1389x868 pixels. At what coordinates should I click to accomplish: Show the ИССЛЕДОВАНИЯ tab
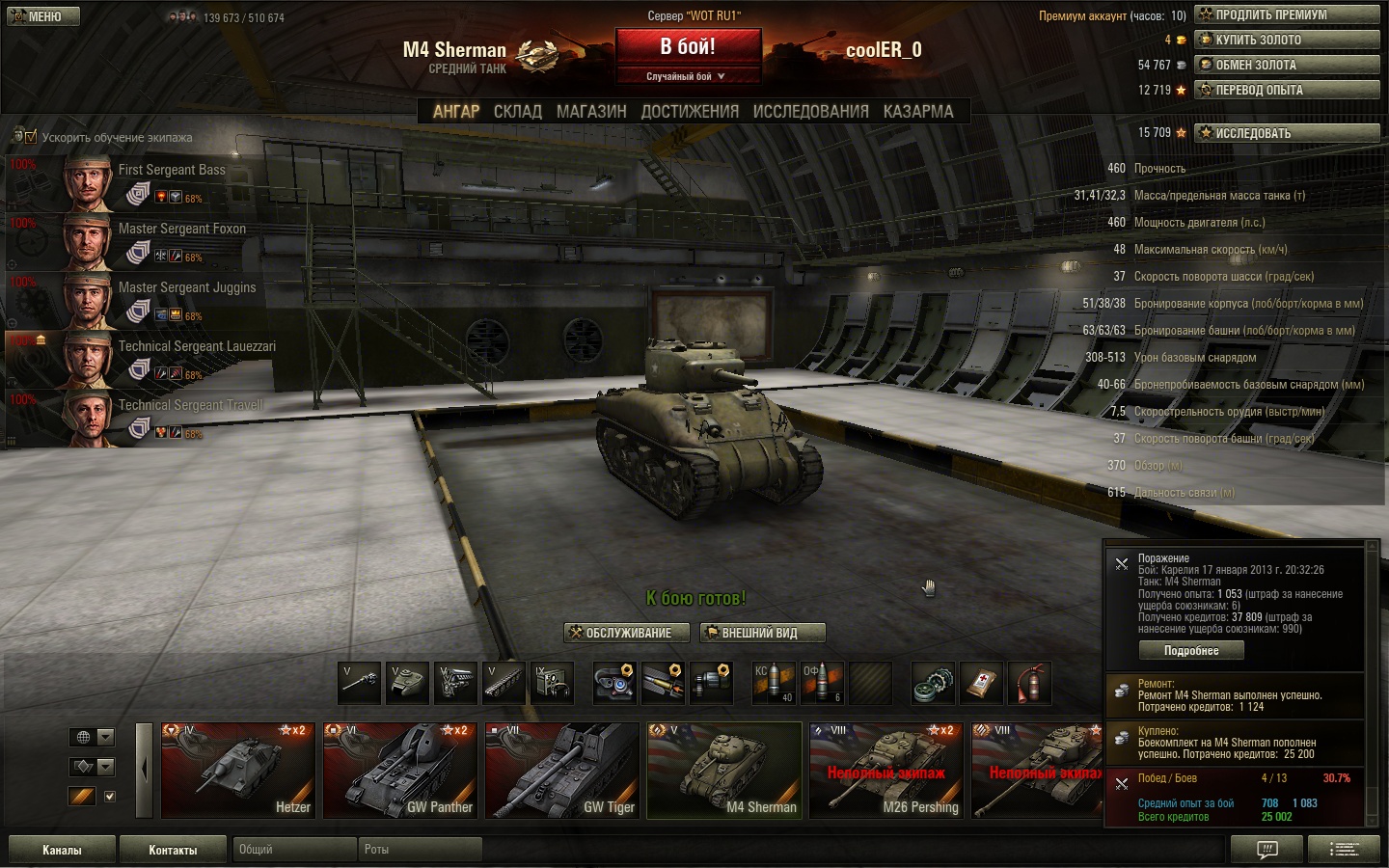point(810,112)
